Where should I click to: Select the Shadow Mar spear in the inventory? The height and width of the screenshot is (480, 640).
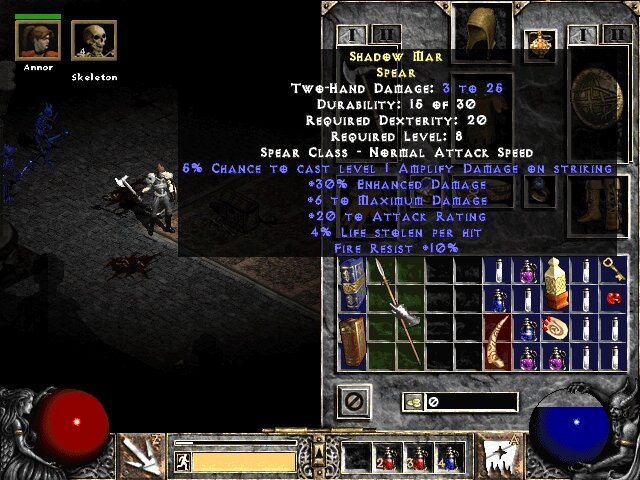pos(398,310)
